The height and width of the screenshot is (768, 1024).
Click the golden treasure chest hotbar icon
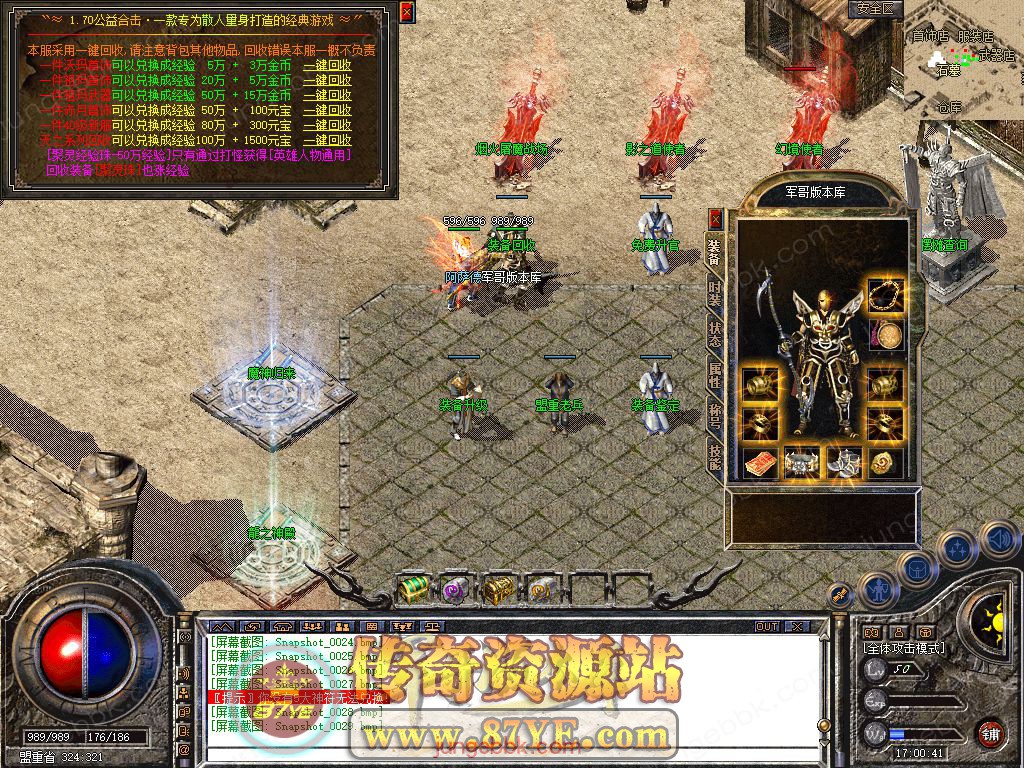(x=498, y=590)
